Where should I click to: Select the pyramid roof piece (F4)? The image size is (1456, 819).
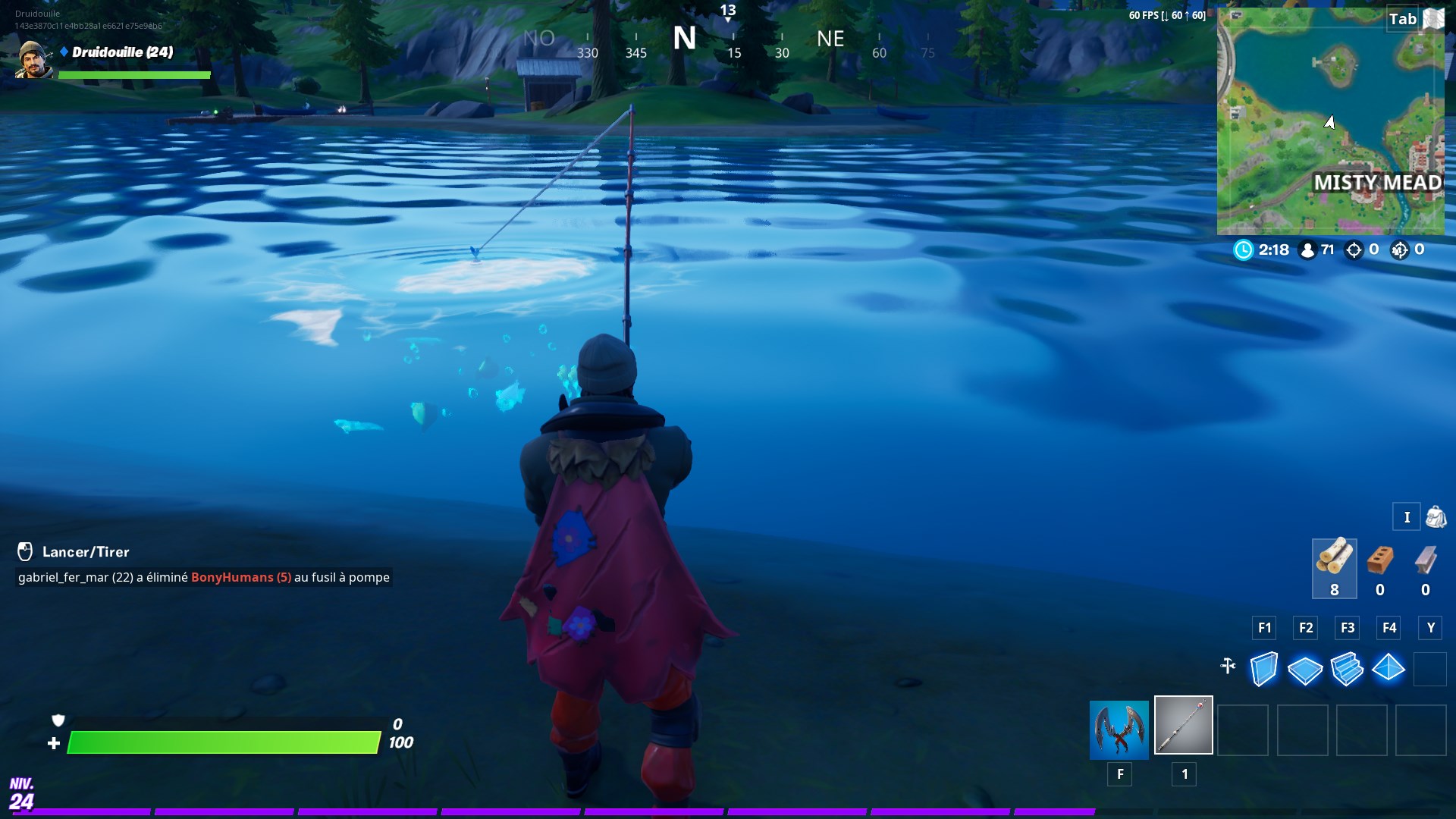pyautogui.click(x=1389, y=670)
